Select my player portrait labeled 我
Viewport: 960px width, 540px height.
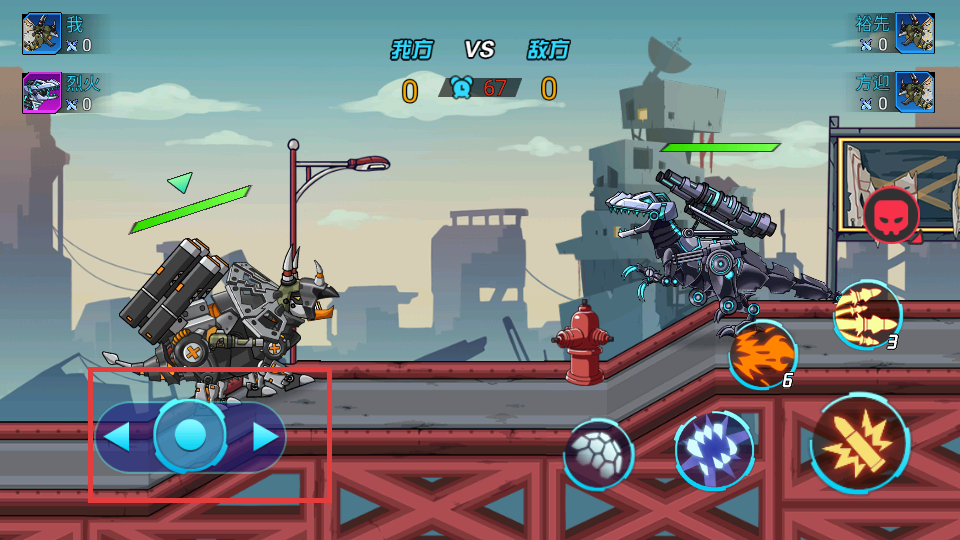click(42, 33)
